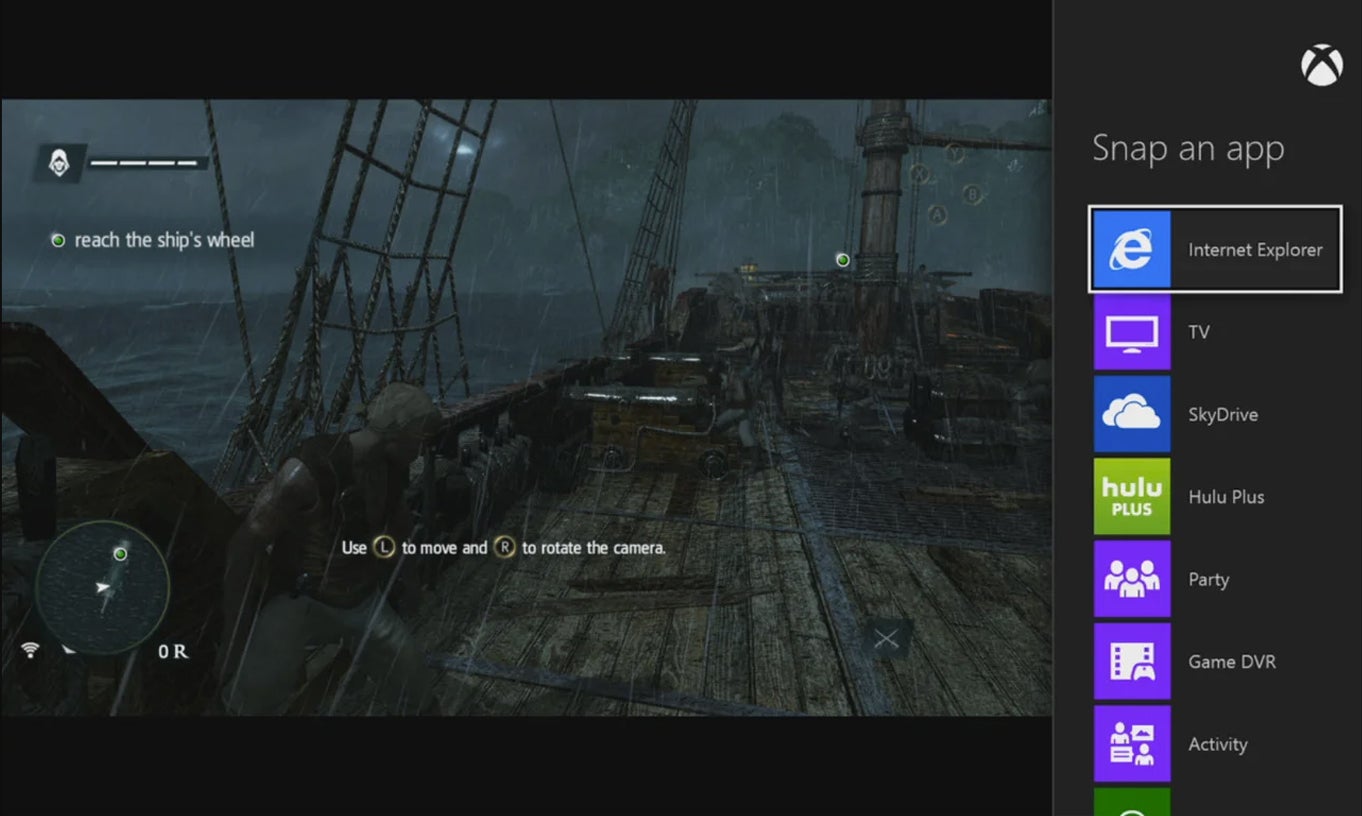Click the 'Snap an app' heading

click(x=1188, y=148)
